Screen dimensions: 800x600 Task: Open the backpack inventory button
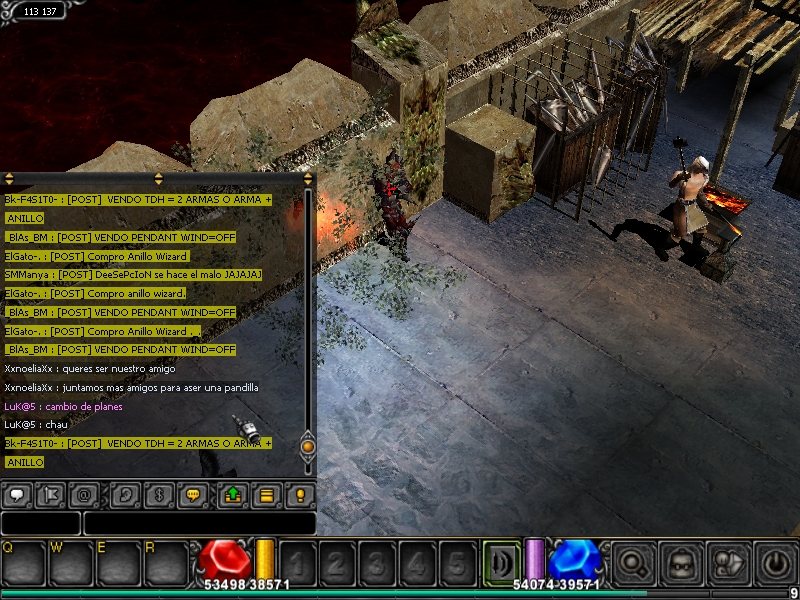point(681,562)
